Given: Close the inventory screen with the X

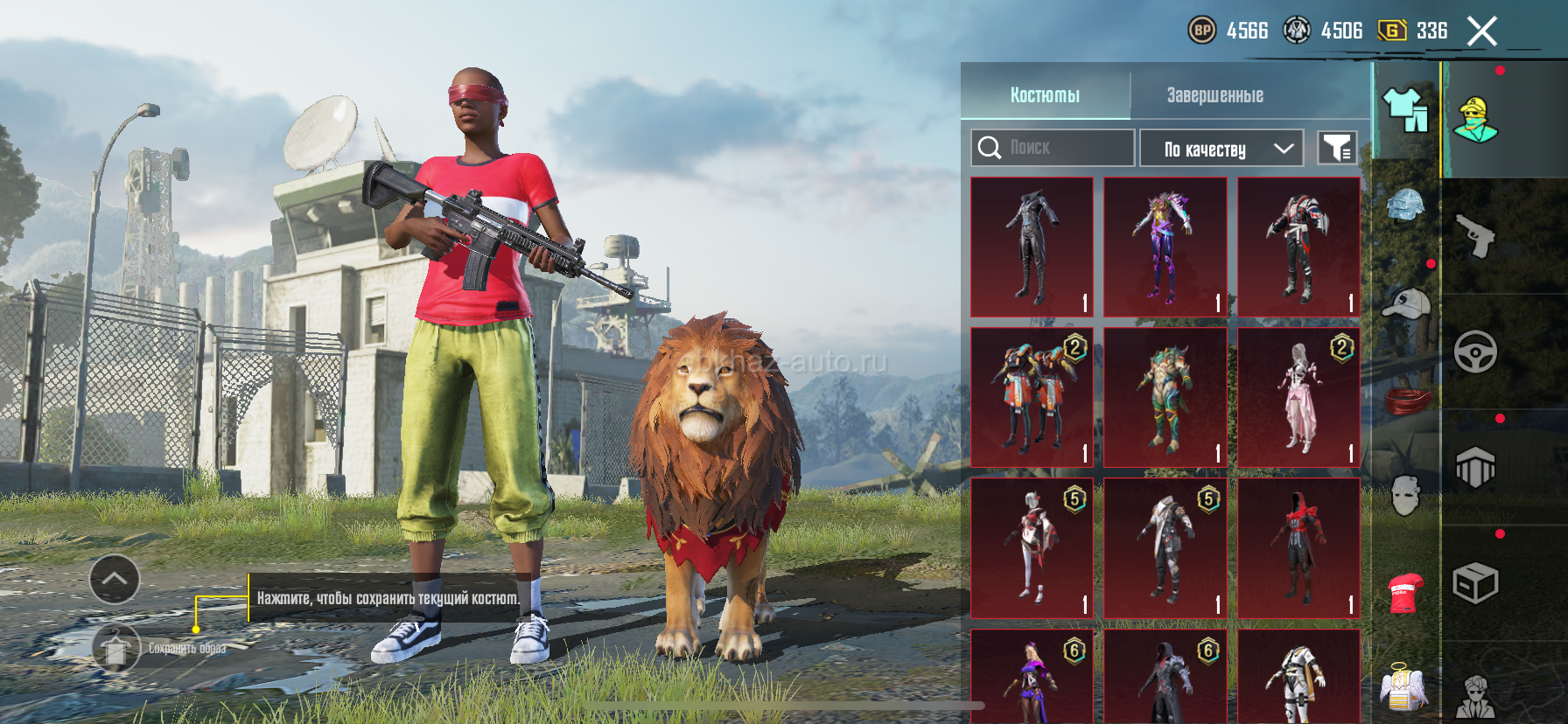Looking at the screenshot, I should coord(1482,31).
